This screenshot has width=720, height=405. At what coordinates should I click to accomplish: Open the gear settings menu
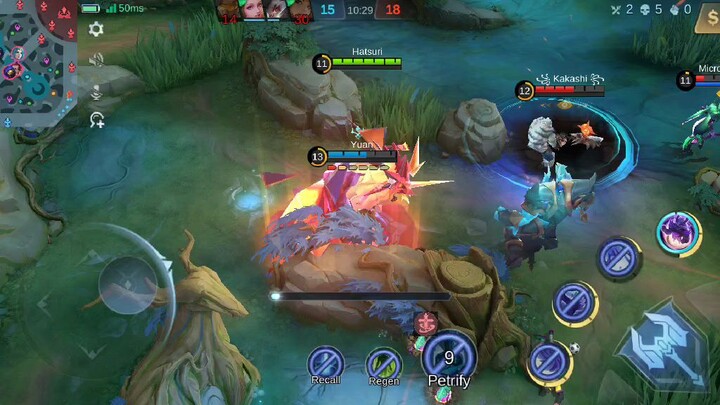click(96, 30)
